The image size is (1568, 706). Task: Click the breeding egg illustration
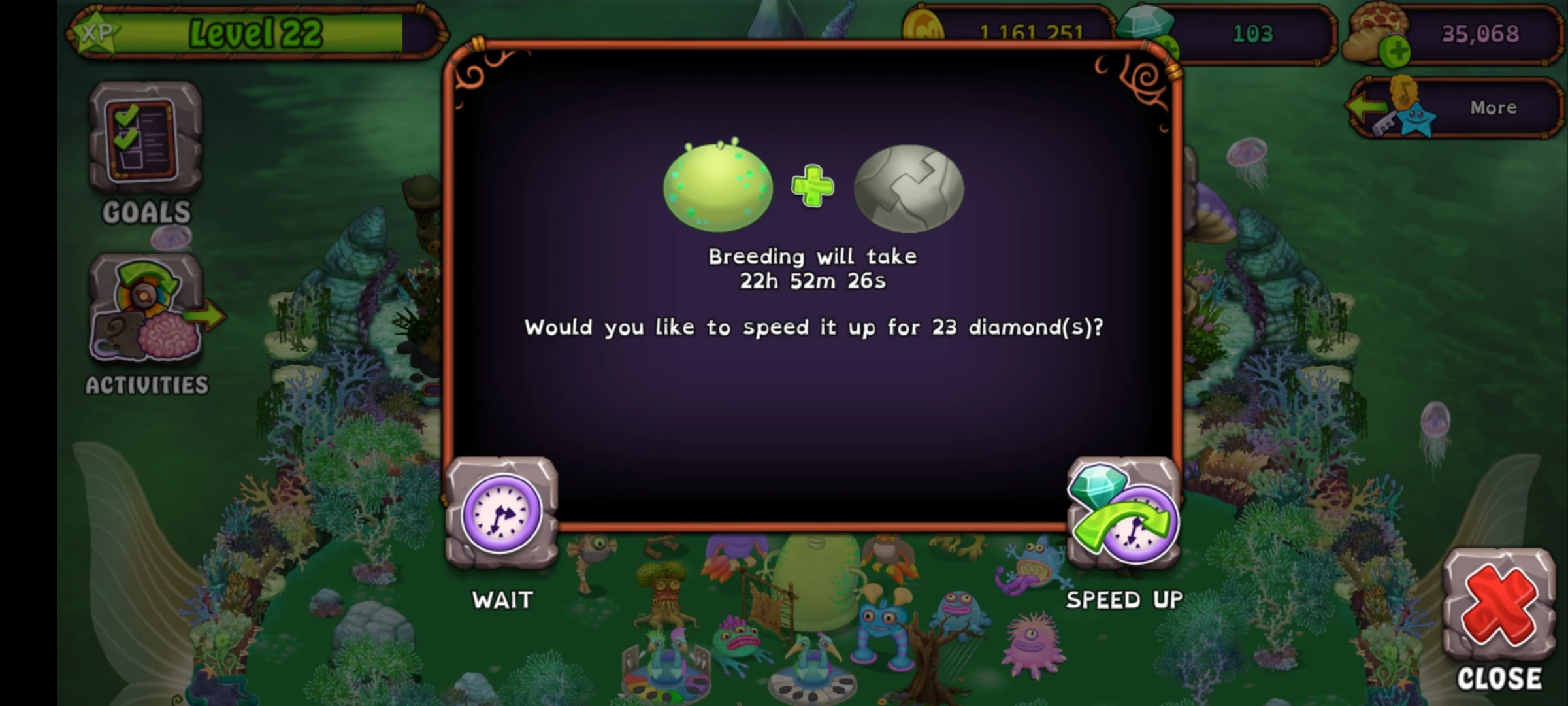(x=907, y=188)
